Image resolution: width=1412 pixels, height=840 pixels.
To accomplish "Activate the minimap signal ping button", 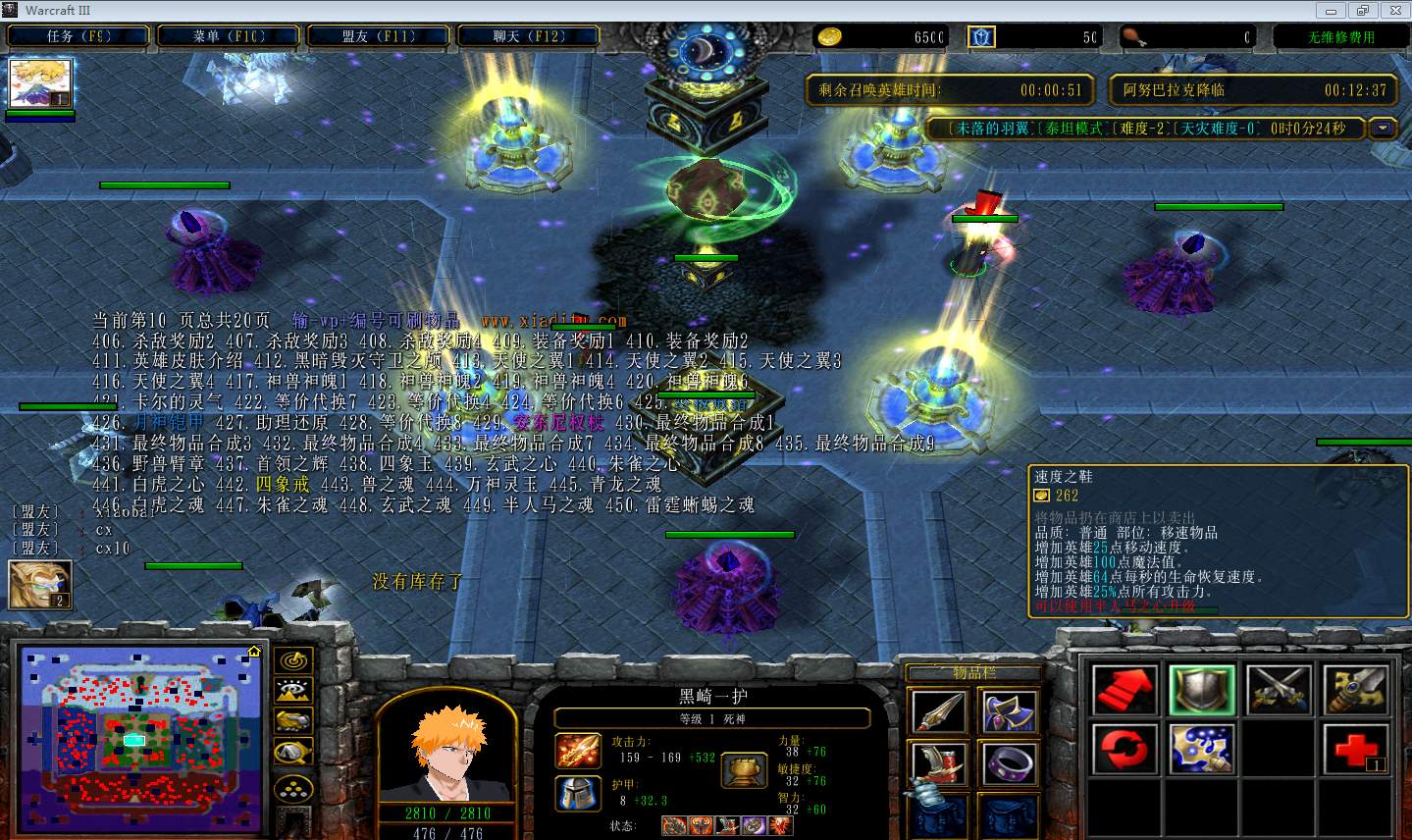I will (x=293, y=660).
